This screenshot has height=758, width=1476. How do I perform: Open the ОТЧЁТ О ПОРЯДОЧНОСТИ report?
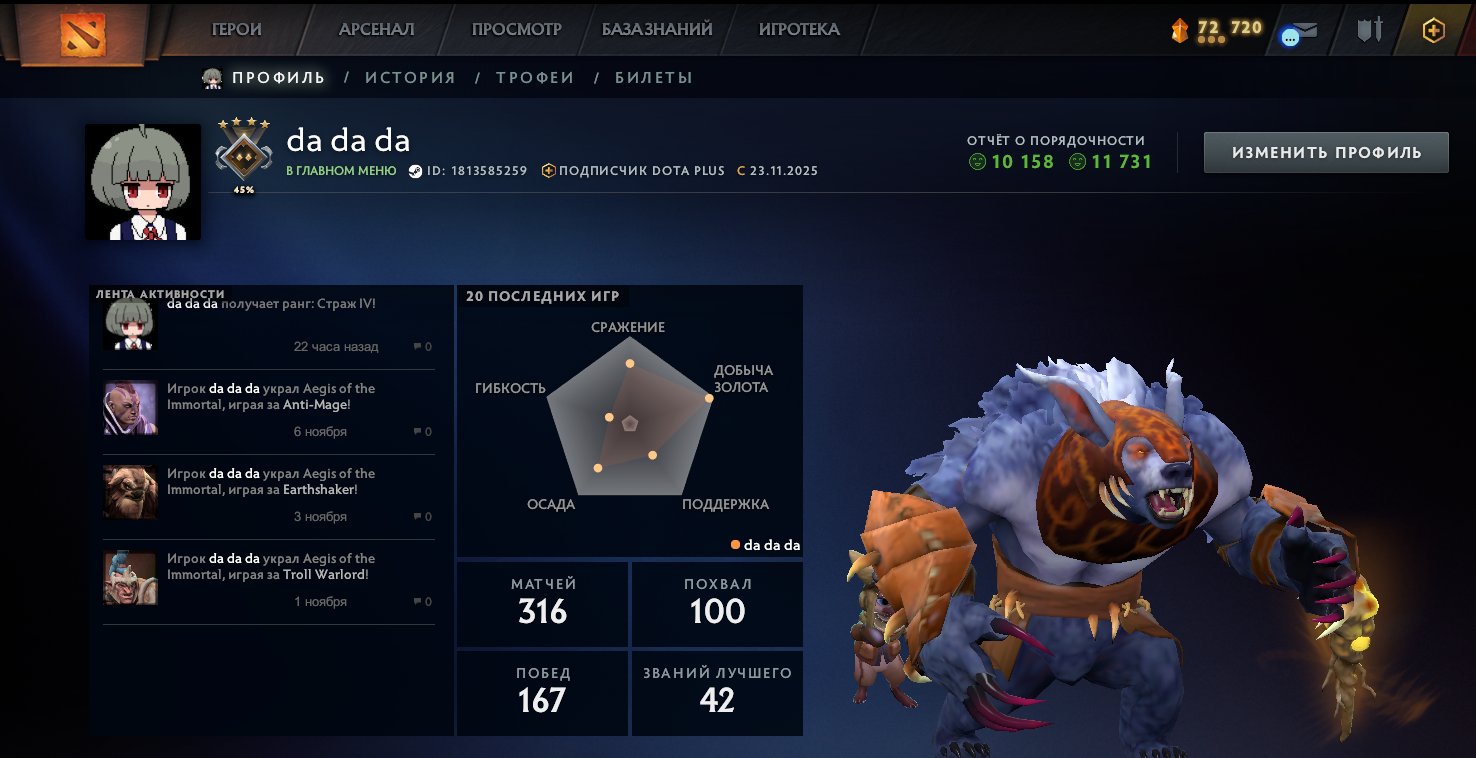[x=1056, y=141]
